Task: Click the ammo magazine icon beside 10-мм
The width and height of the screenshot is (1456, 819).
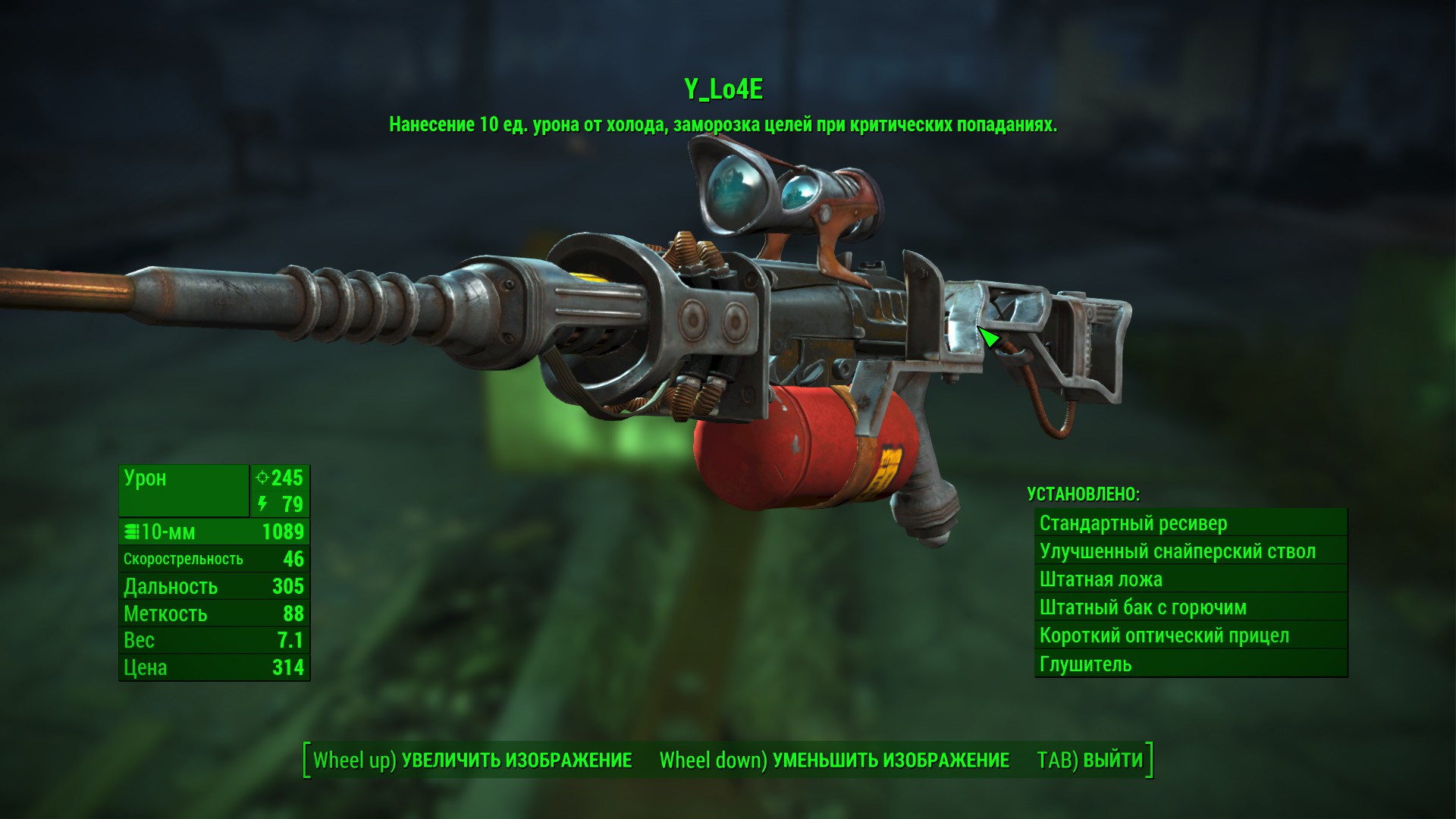Action: 130,532
